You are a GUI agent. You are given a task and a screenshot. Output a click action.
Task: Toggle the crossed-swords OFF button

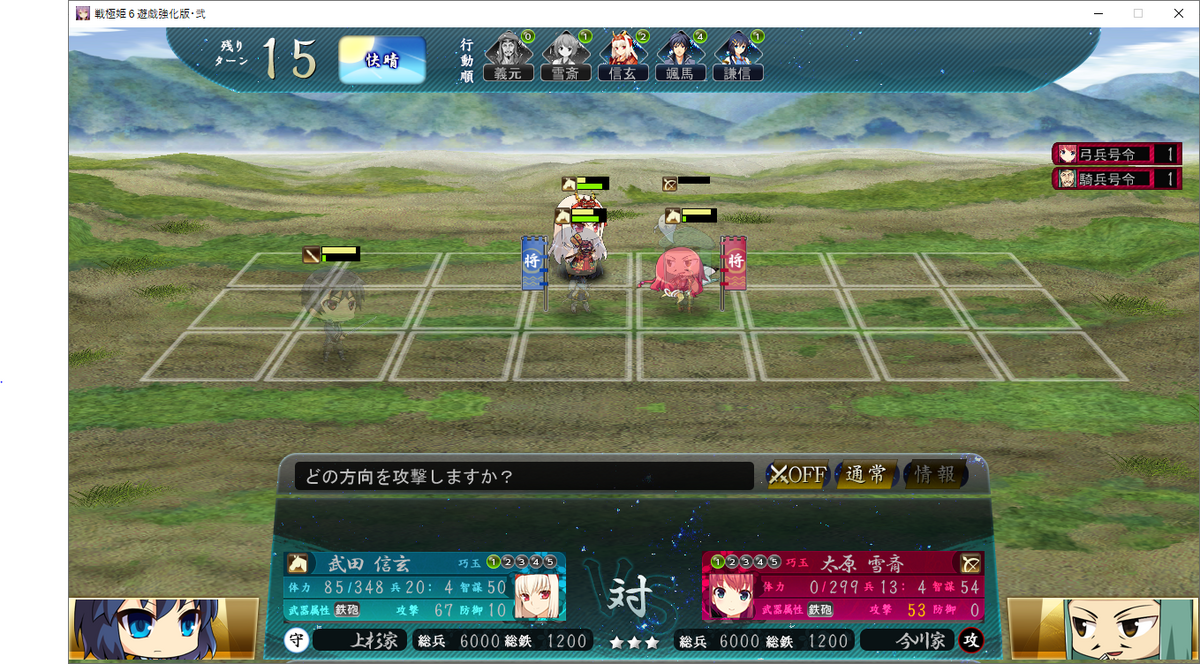pyautogui.click(x=796, y=475)
